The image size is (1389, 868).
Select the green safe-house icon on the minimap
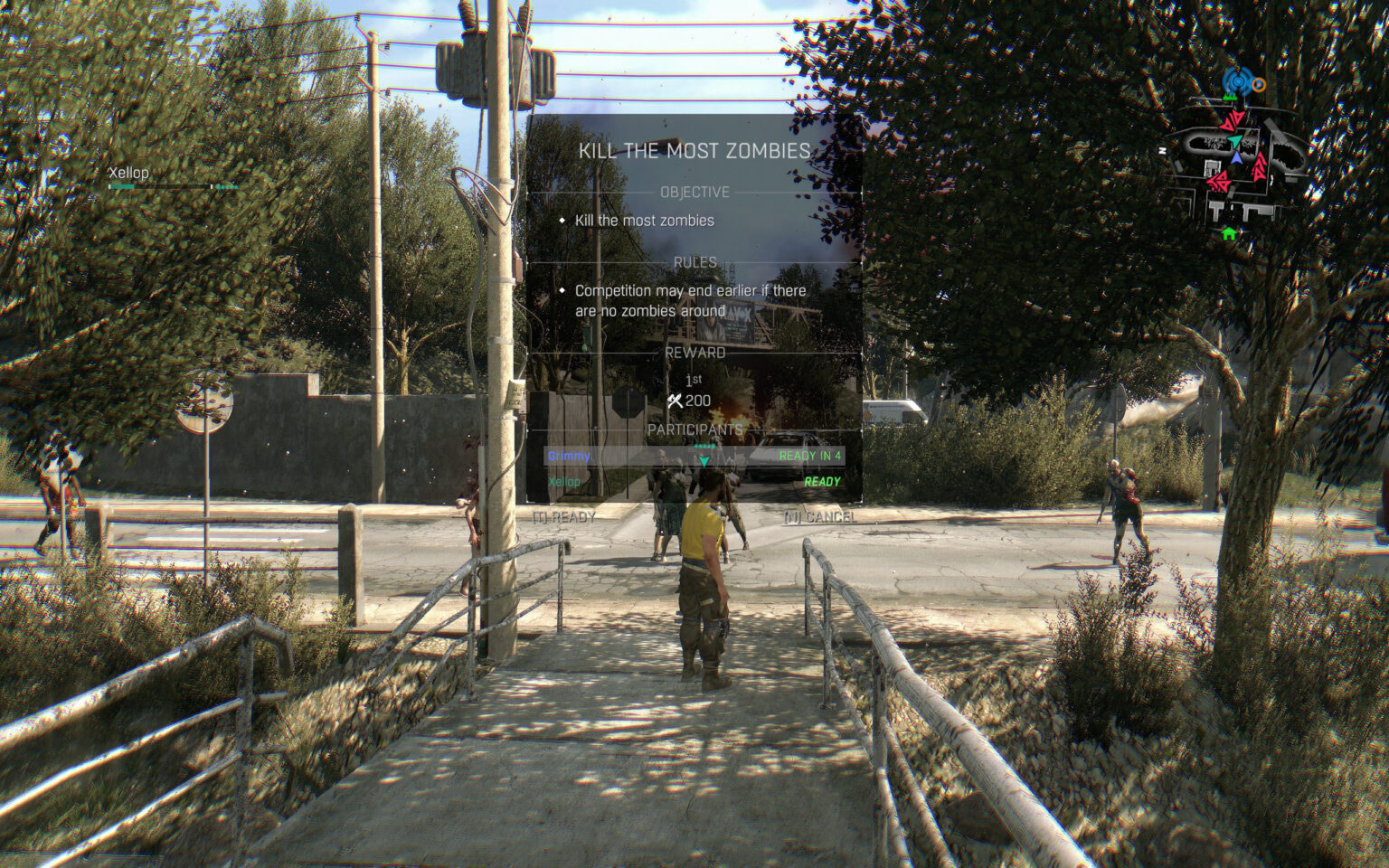coord(1230,233)
